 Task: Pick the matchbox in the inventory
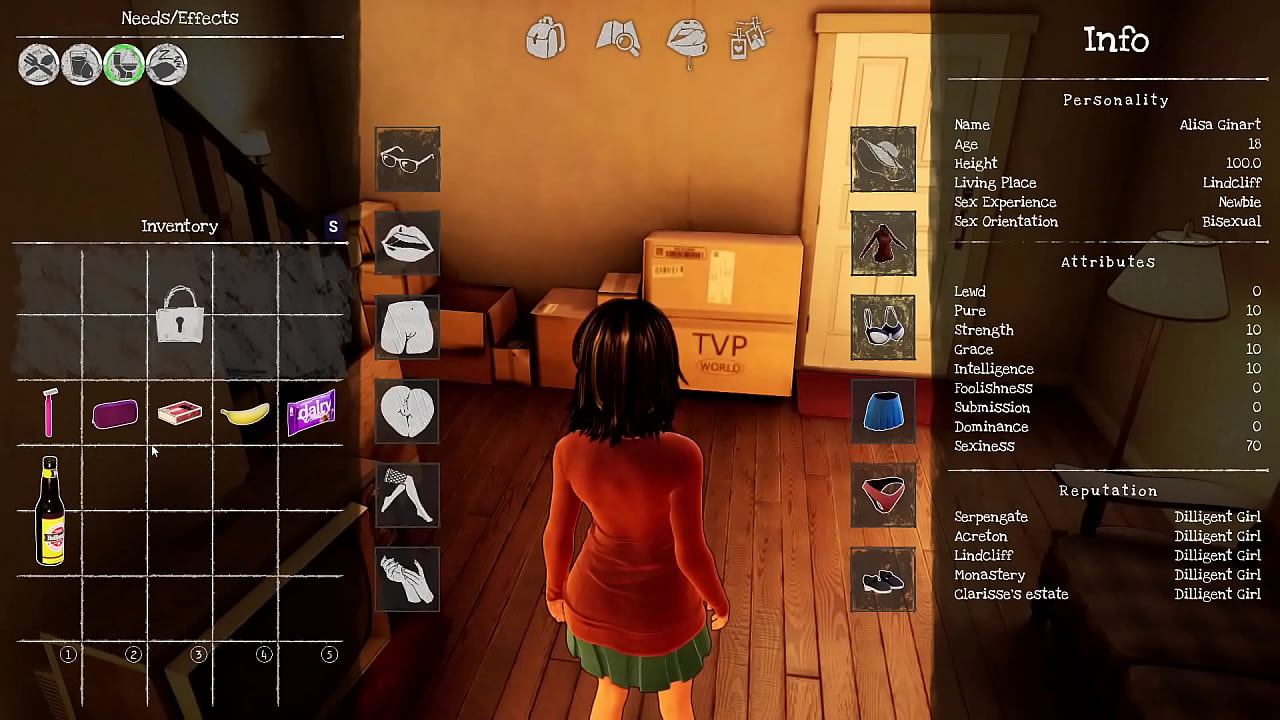180,412
